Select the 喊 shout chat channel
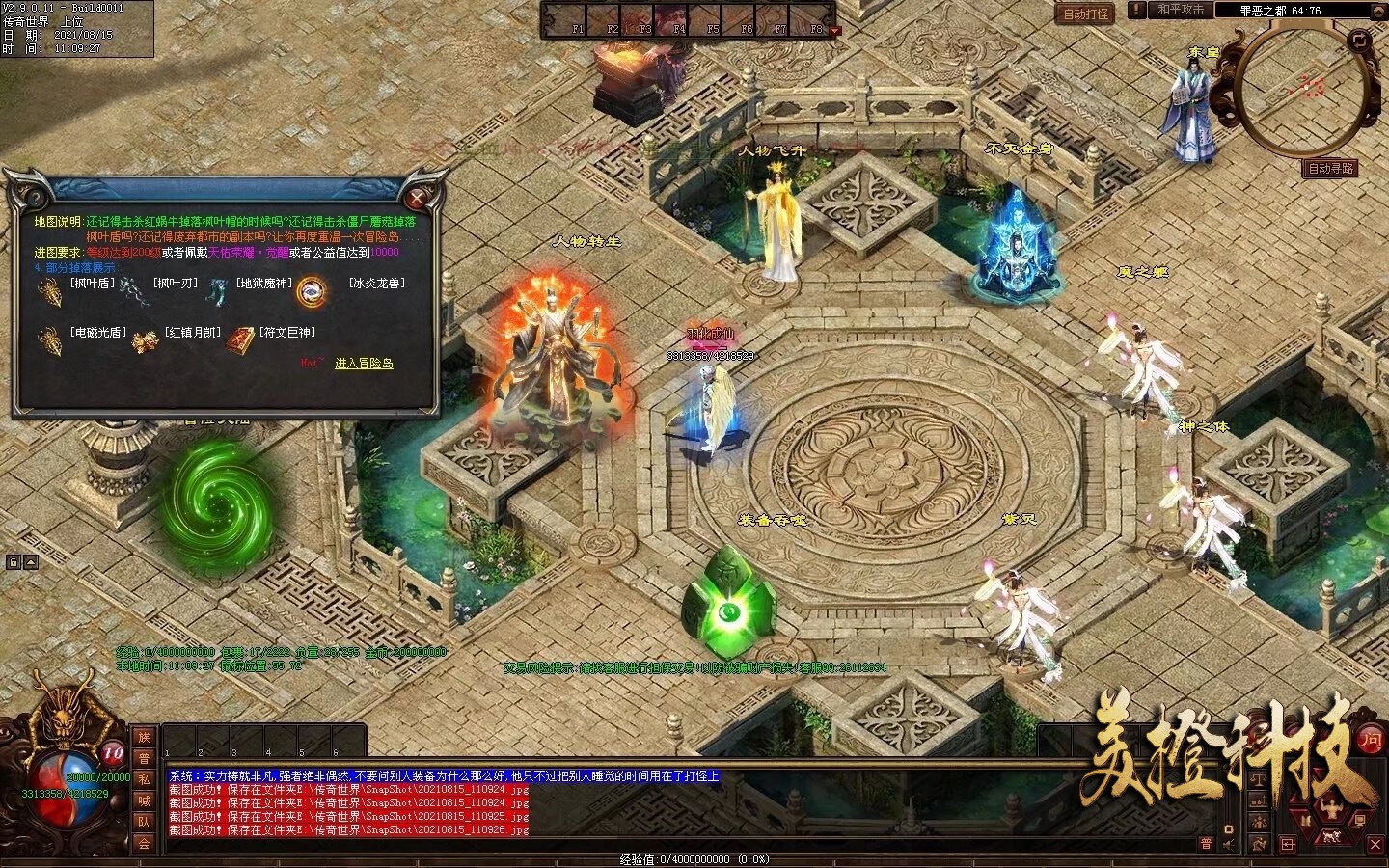1389x868 pixels. (x=144, y=801)
